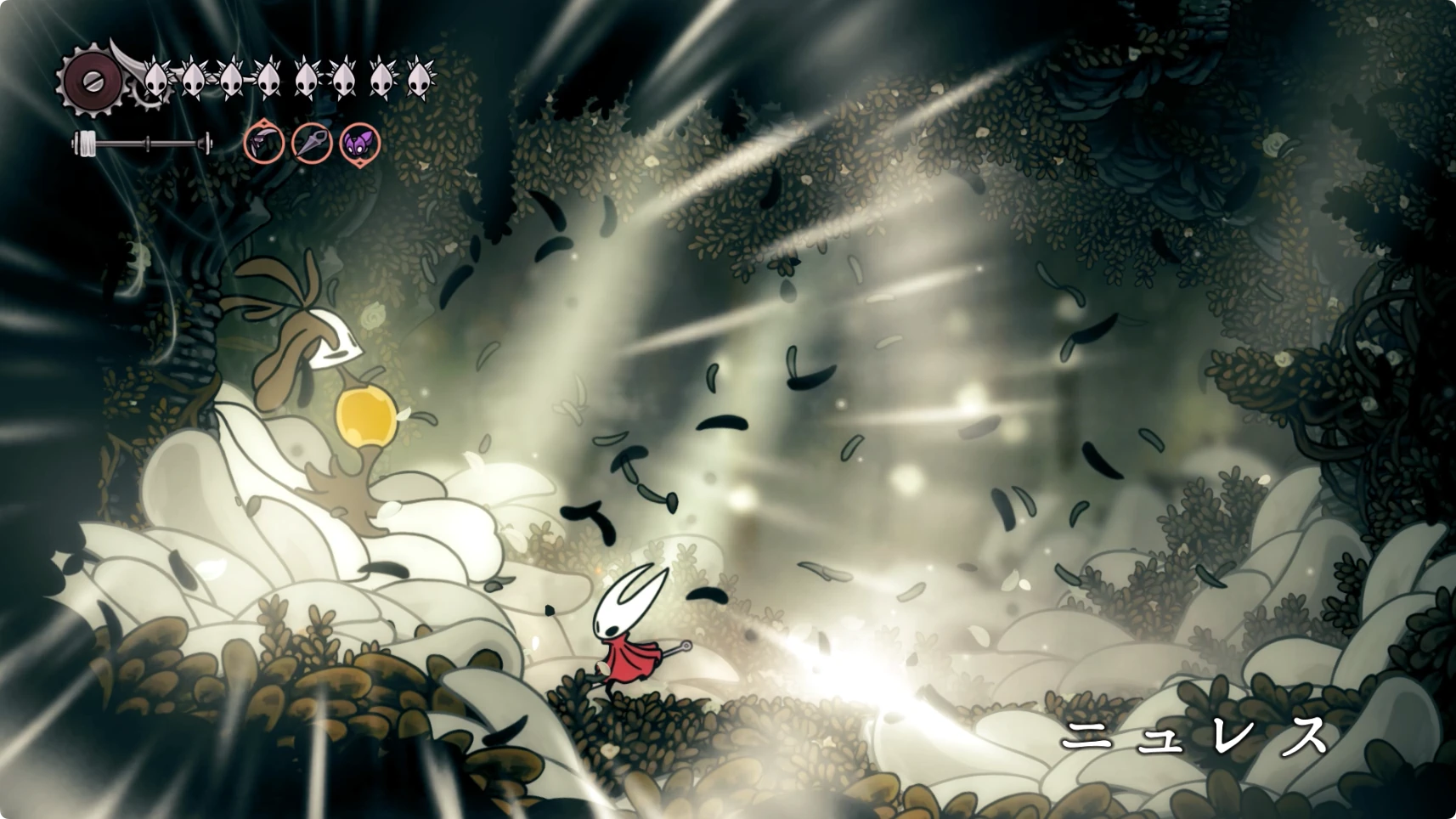Activate the throwing dagger tool icon
This screenshot has height=819, width=1456.
[312, 143]
